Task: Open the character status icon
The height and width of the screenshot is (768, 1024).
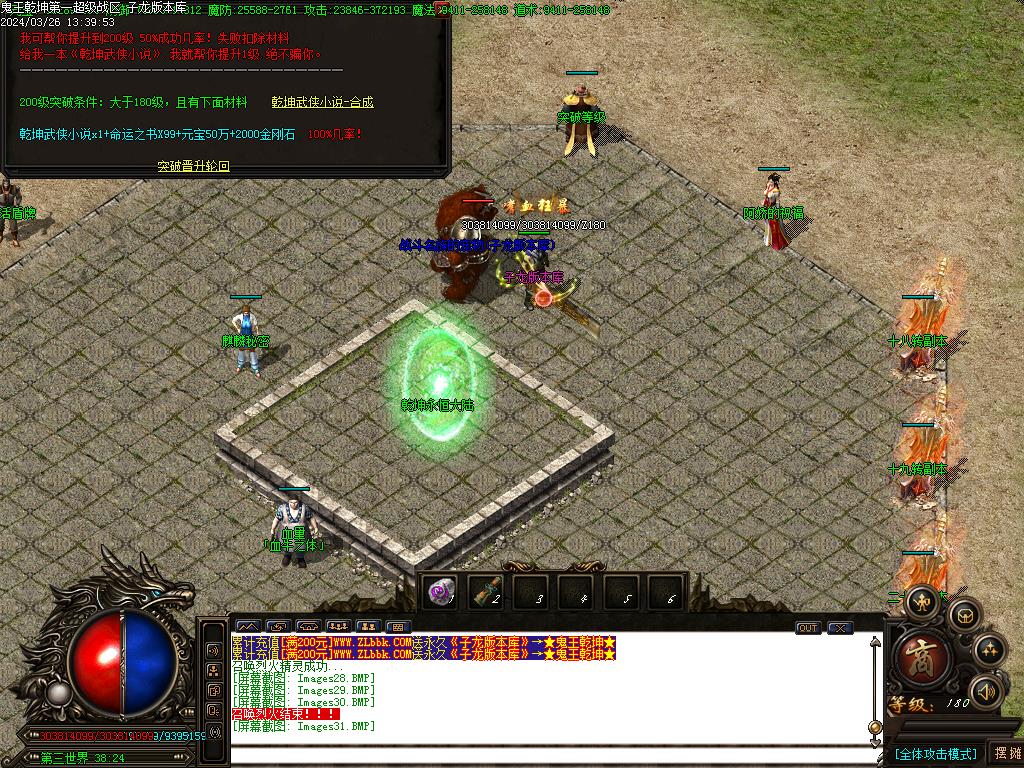Action: tap(921, 600)
